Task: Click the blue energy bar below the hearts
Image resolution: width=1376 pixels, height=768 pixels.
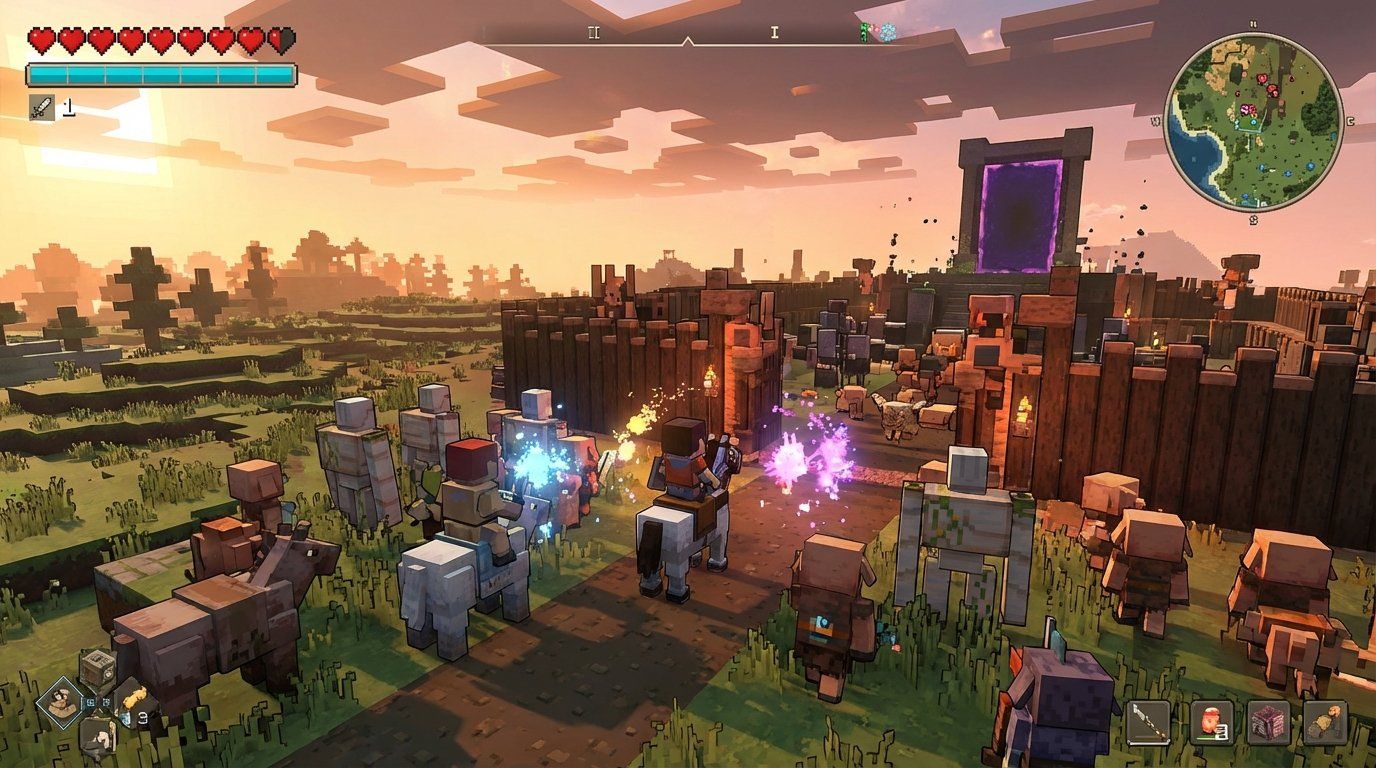Action: click(162, 72)
